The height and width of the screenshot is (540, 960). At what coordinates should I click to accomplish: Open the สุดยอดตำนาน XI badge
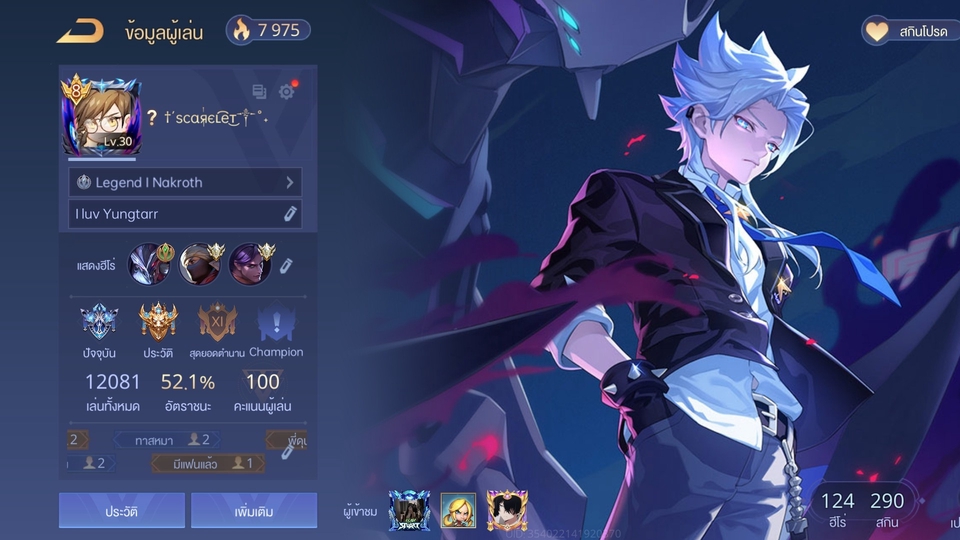click(x=217, y=323)
